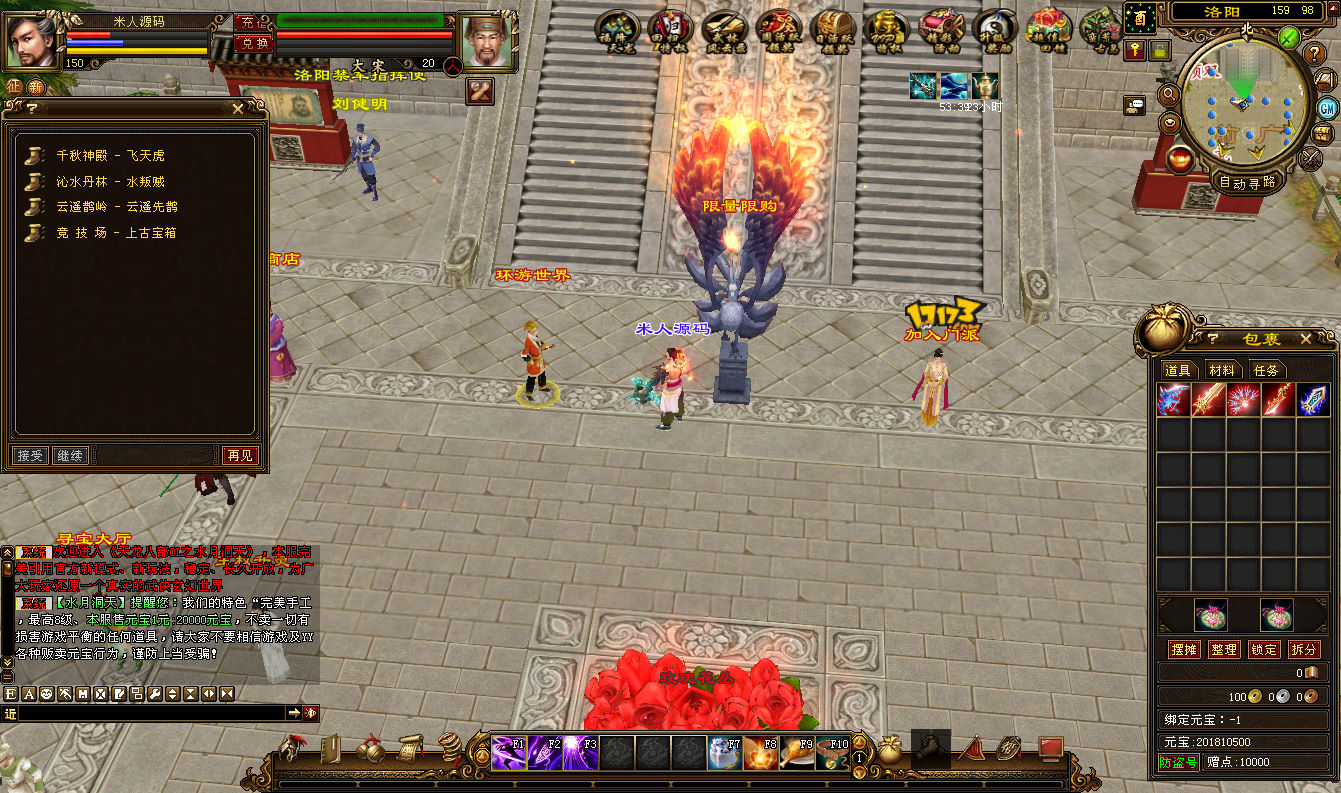Click the GM button beside the minimap

pos(1327,108)
